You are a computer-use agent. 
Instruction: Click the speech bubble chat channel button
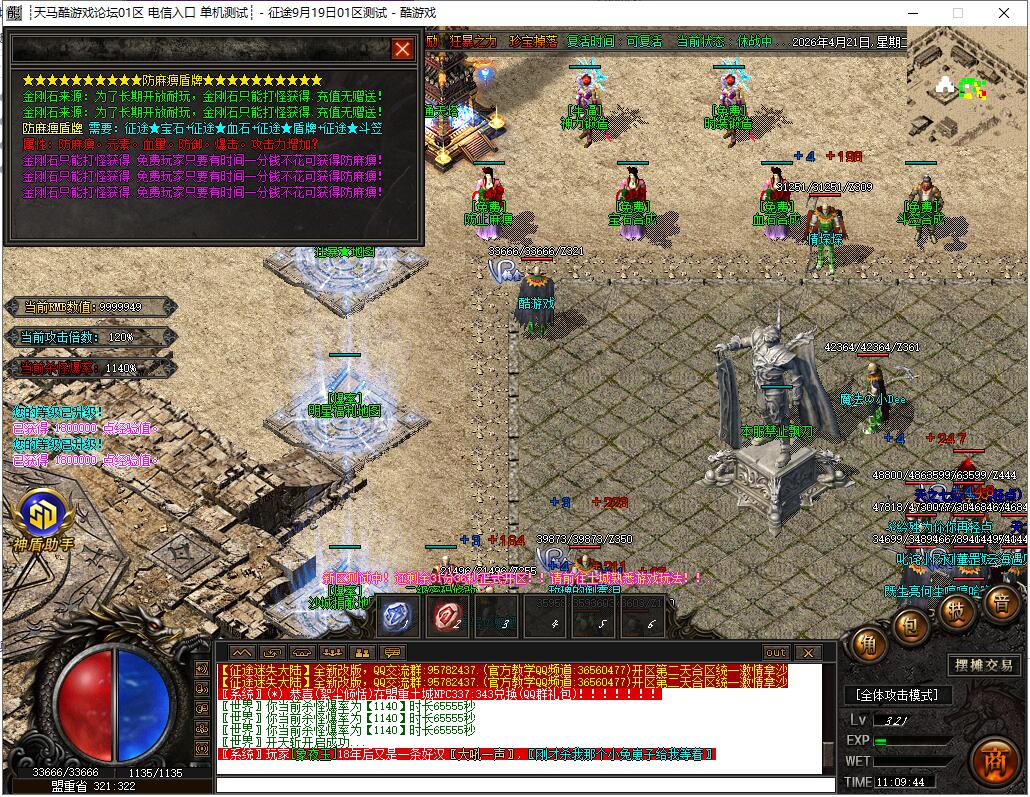pos(391,653)
